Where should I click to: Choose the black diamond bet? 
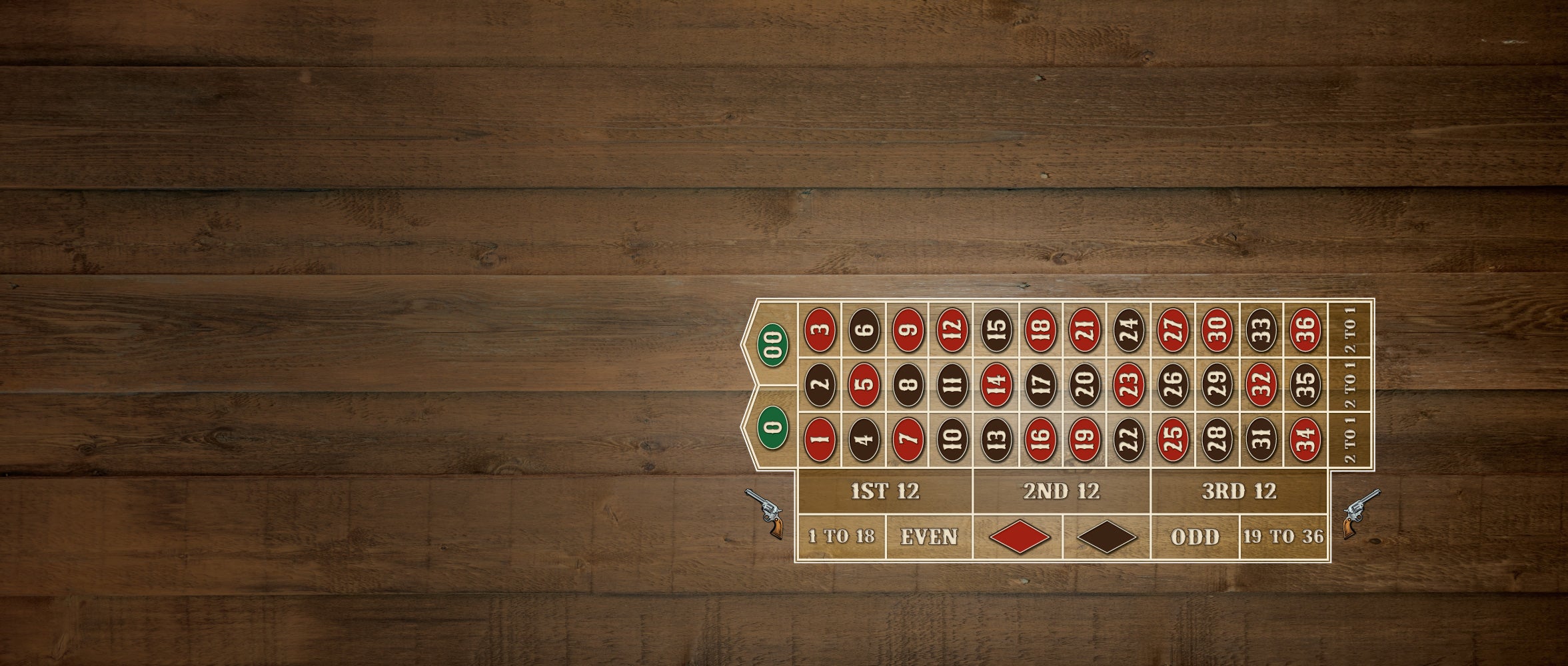[x=1107, y=537]
